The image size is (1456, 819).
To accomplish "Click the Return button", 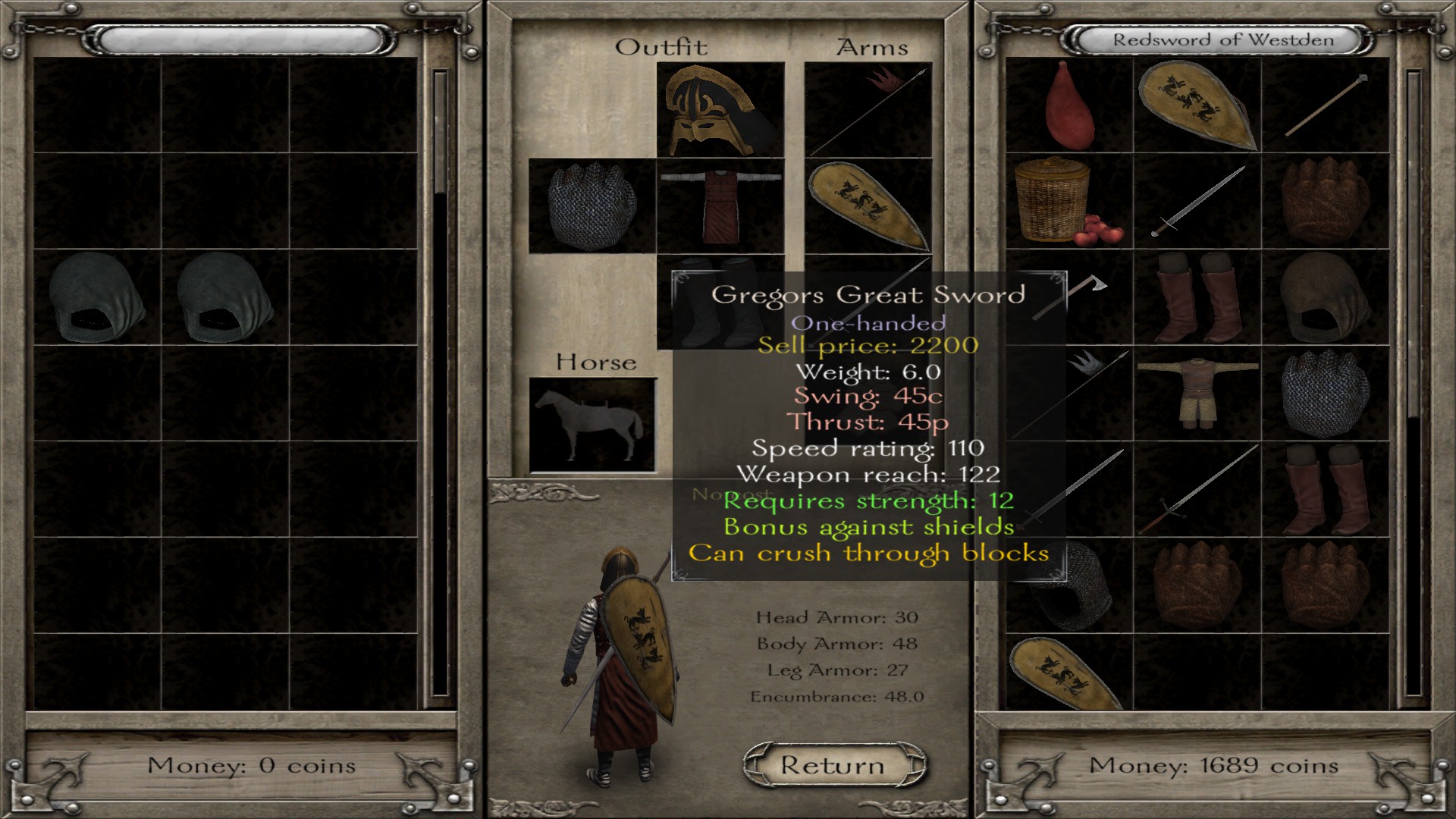I will click(x=833, y=765).
